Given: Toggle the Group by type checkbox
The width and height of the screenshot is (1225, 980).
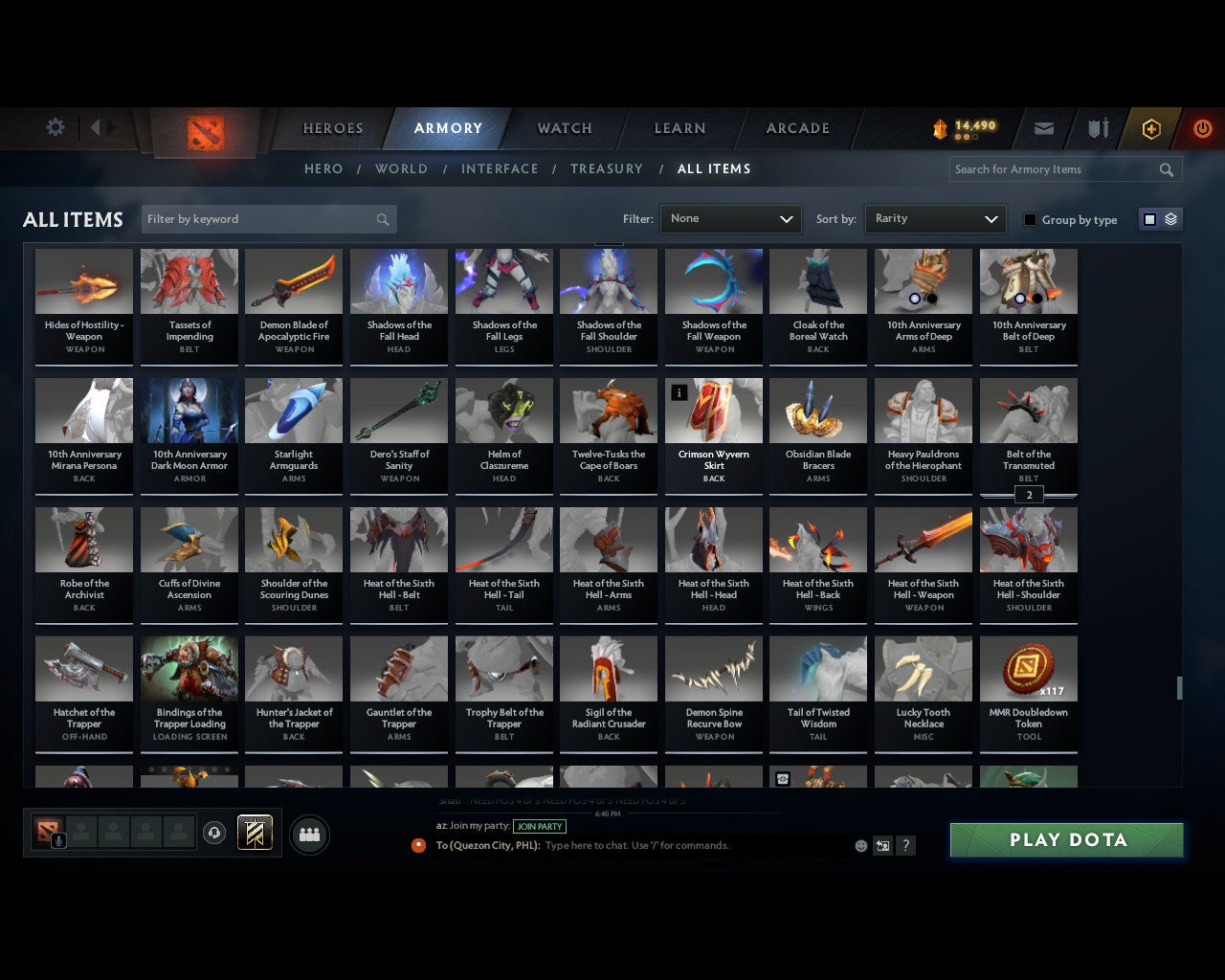Looking at the screenshot, I should pyautogui.click(x=1030, y=219).
